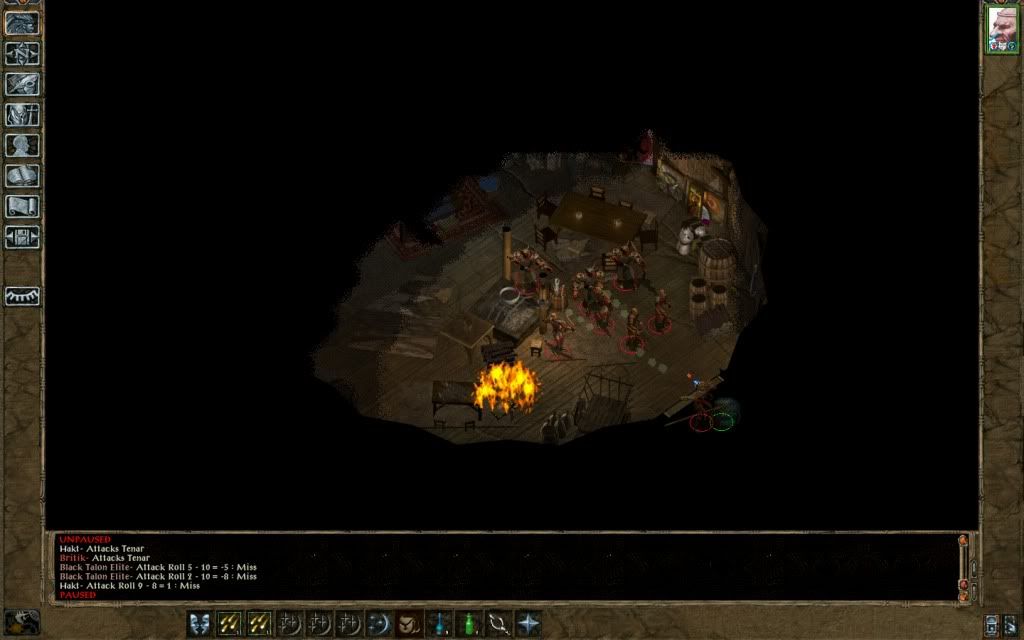This screenshot has width=1024, height=640.
Task: Select the curved wand quick item slot
Action: [x=498, y=624]
